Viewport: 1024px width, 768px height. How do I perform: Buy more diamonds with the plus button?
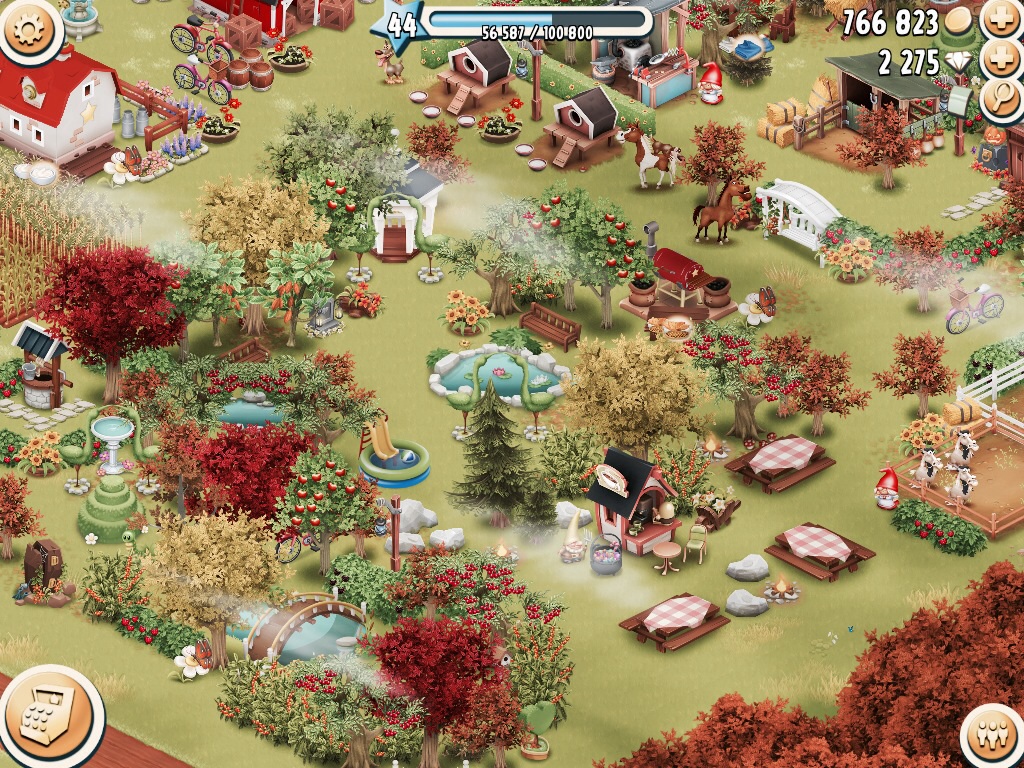pos(1000,60)
